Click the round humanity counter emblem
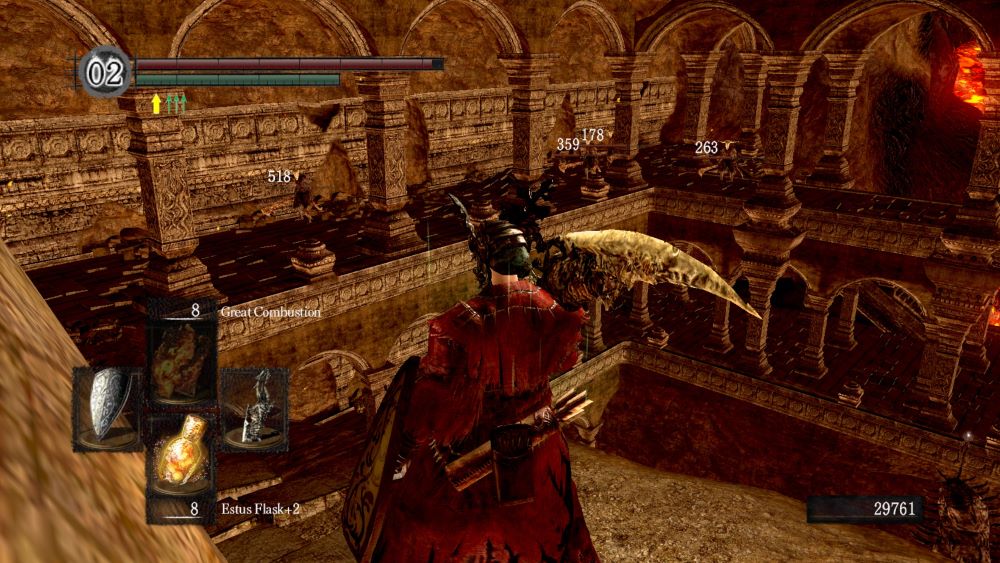The width and height of the screenshot is (1000, 563). [105, 73]
